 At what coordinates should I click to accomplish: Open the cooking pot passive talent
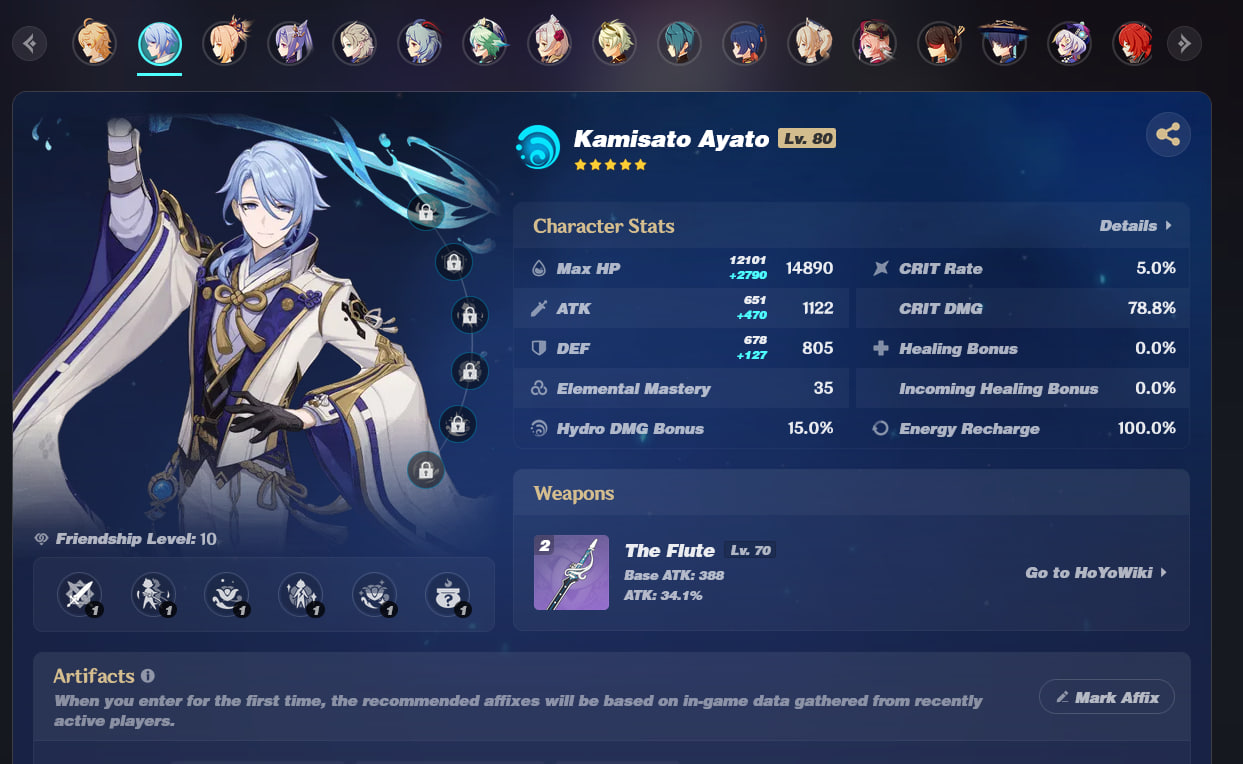point(447,594)
